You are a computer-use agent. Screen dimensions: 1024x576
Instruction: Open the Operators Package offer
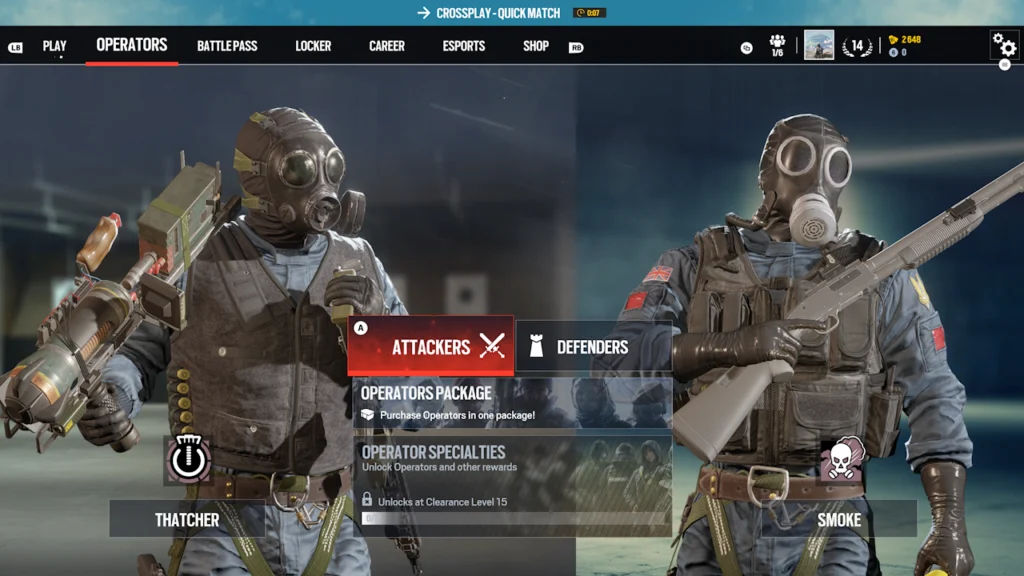512,403
